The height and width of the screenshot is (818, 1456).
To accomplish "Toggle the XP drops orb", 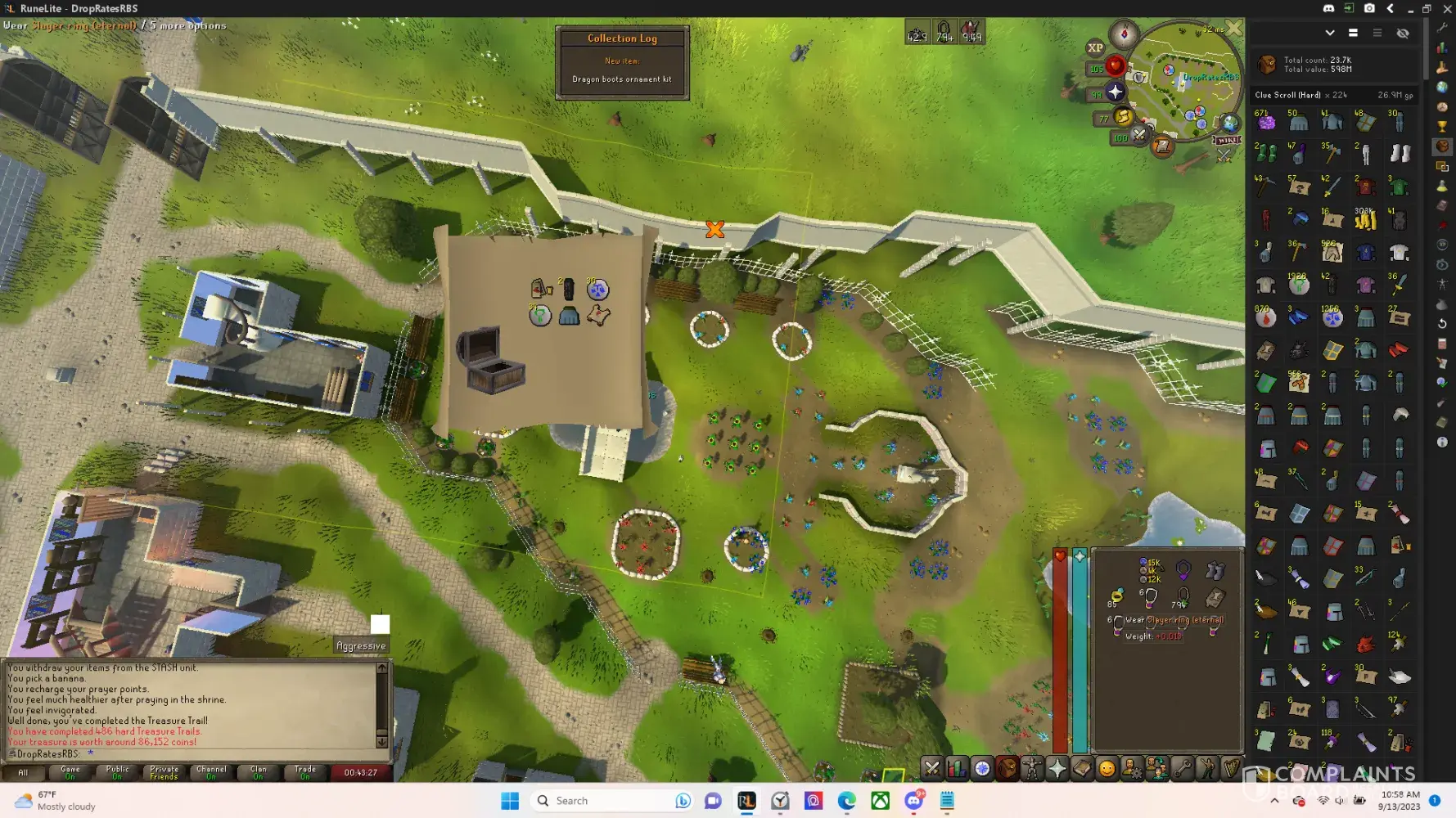I will click(1095, 48).
